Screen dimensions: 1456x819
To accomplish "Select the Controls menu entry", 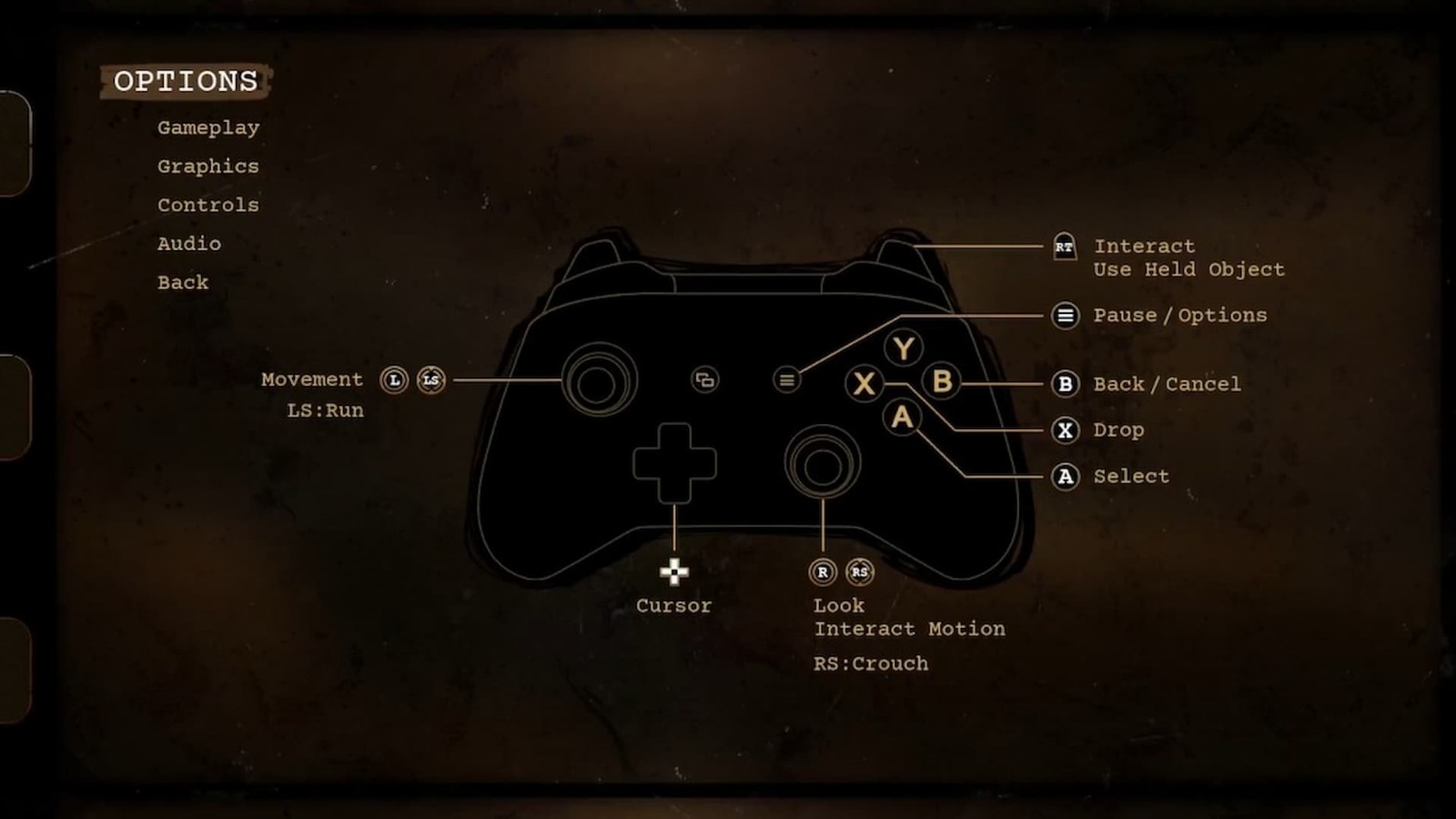I will [207, 205].
